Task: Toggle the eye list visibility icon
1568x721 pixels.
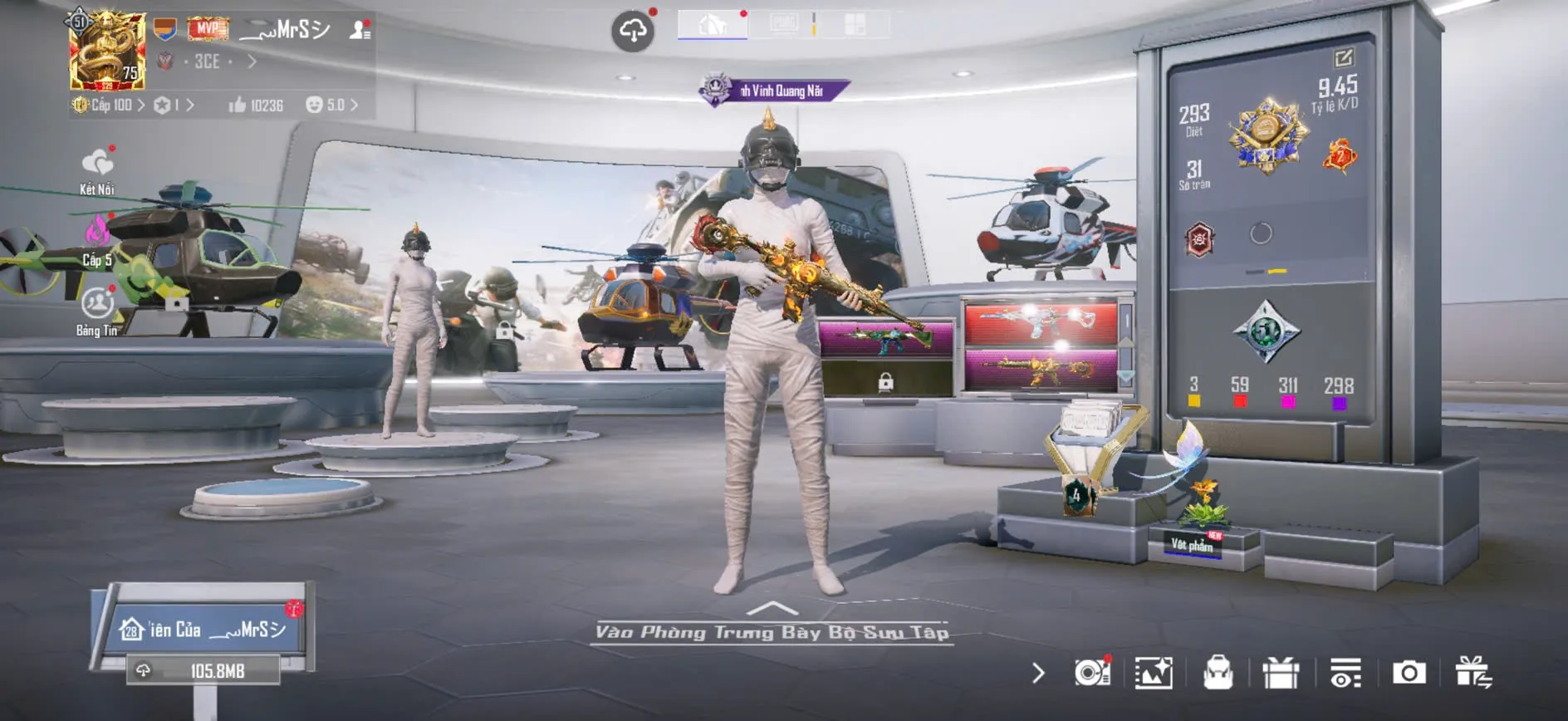Action: [x=1345, y=673]
